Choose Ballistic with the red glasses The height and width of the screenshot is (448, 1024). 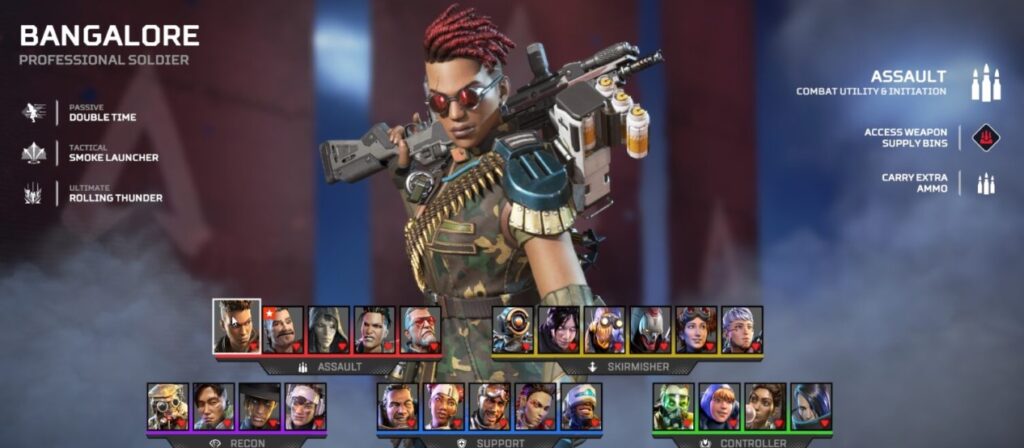tap(421, 329)
